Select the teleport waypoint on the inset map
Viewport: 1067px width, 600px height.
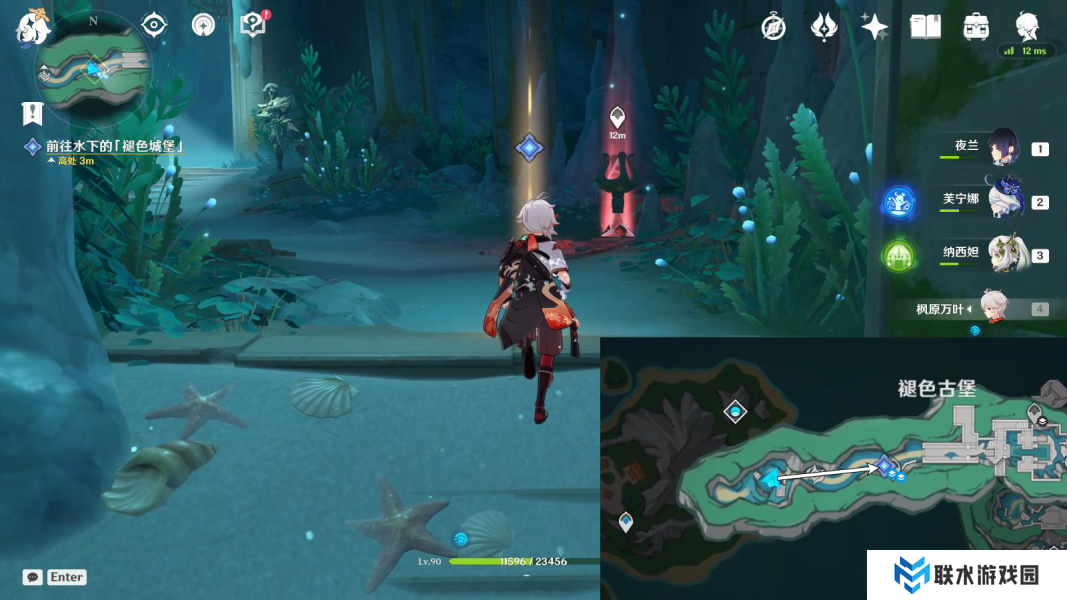pos(735,411)
